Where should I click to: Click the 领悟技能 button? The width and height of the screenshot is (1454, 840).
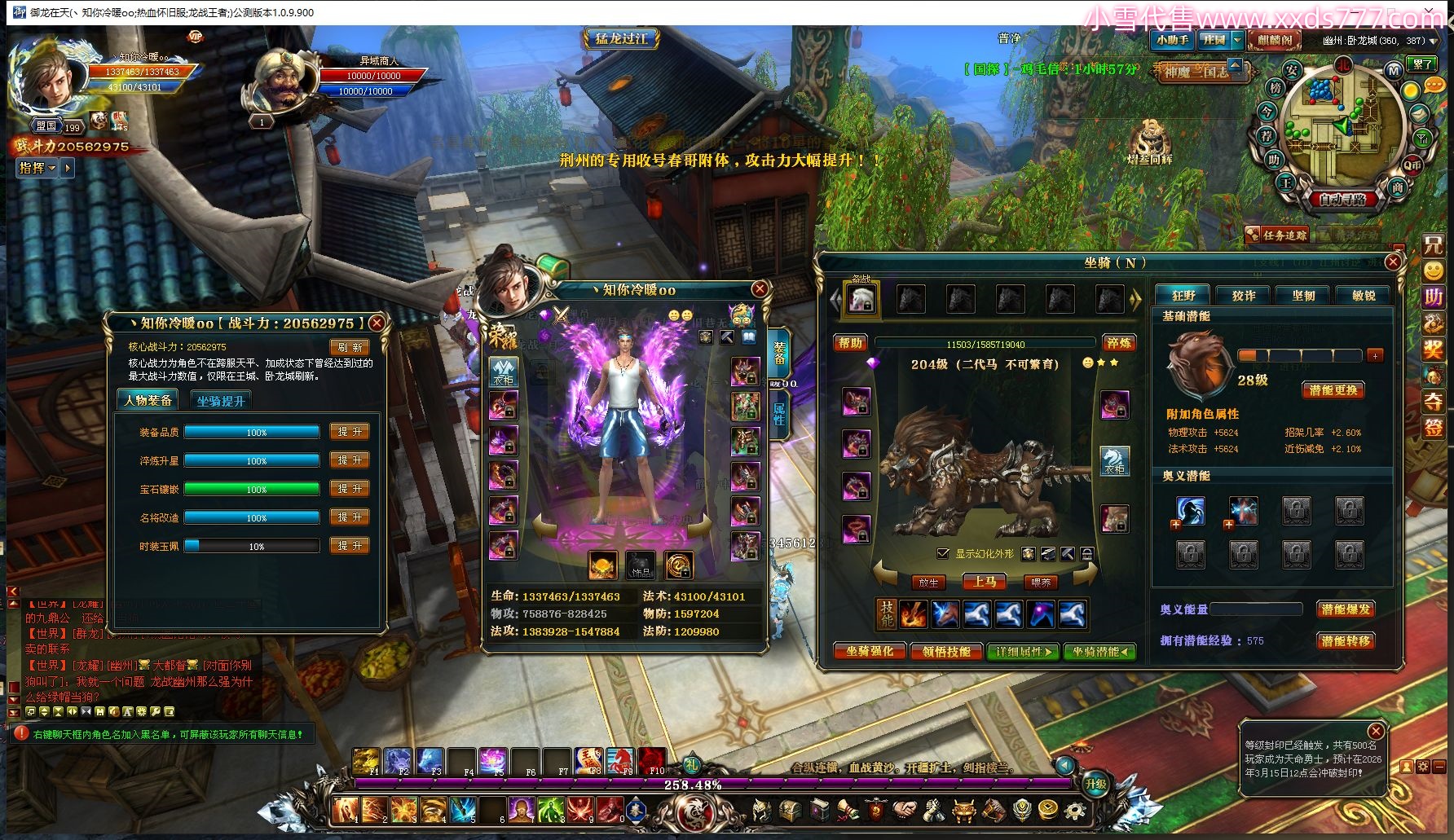click(946, 652)
